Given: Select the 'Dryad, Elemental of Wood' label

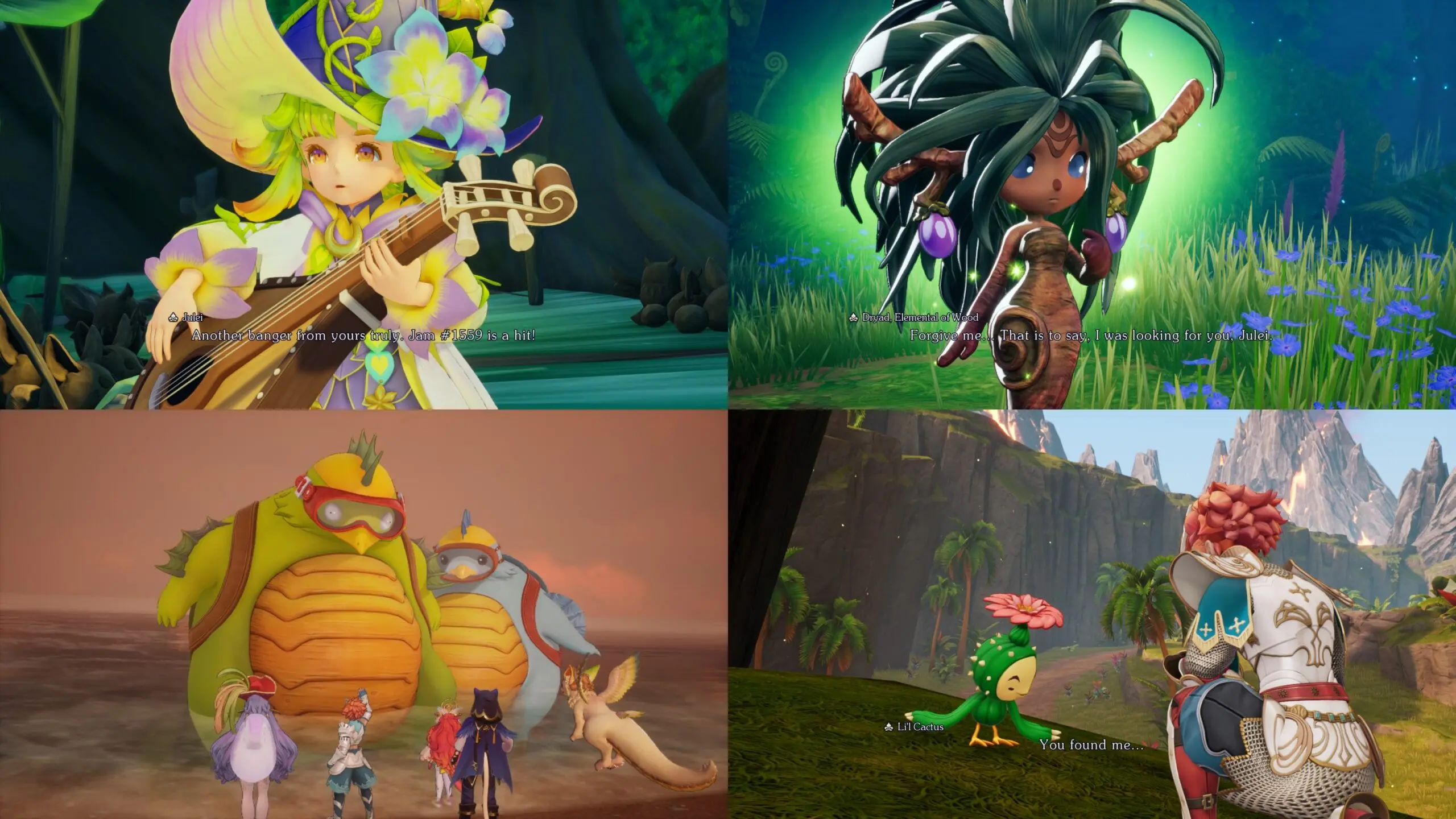Looking at the screenshot, I should [920, 317].
